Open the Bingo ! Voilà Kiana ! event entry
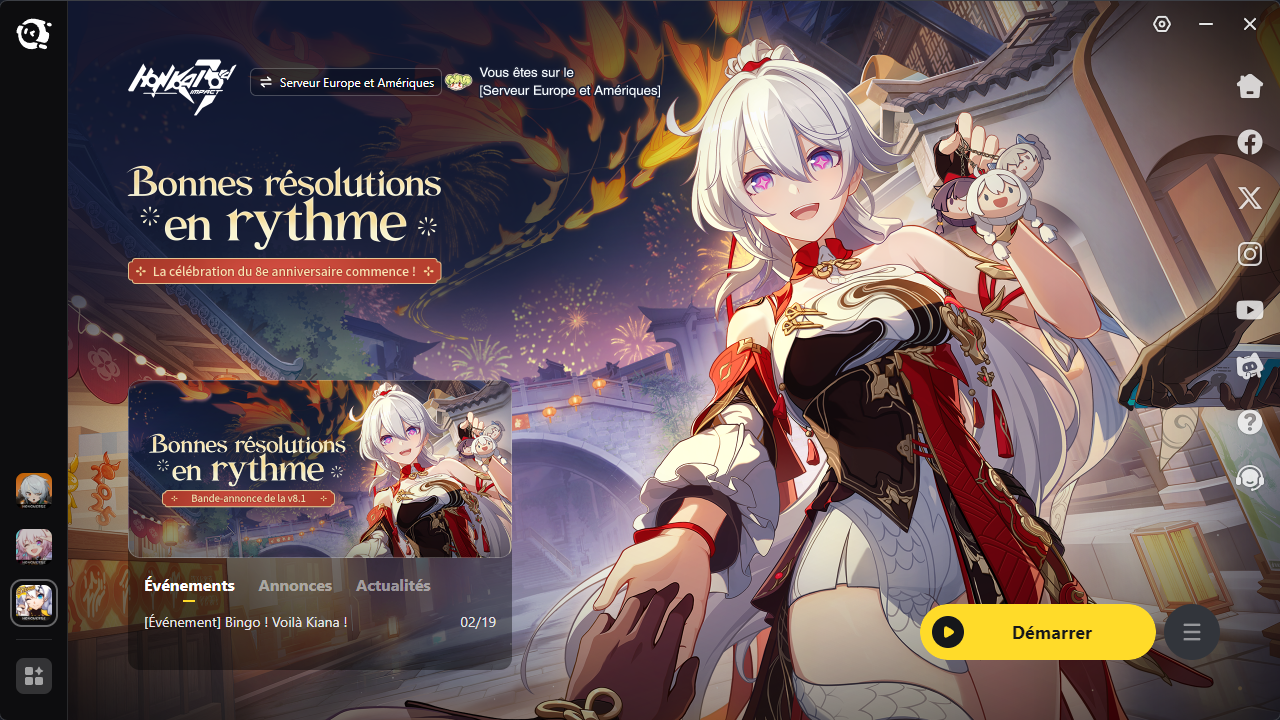 pos(246,623)
